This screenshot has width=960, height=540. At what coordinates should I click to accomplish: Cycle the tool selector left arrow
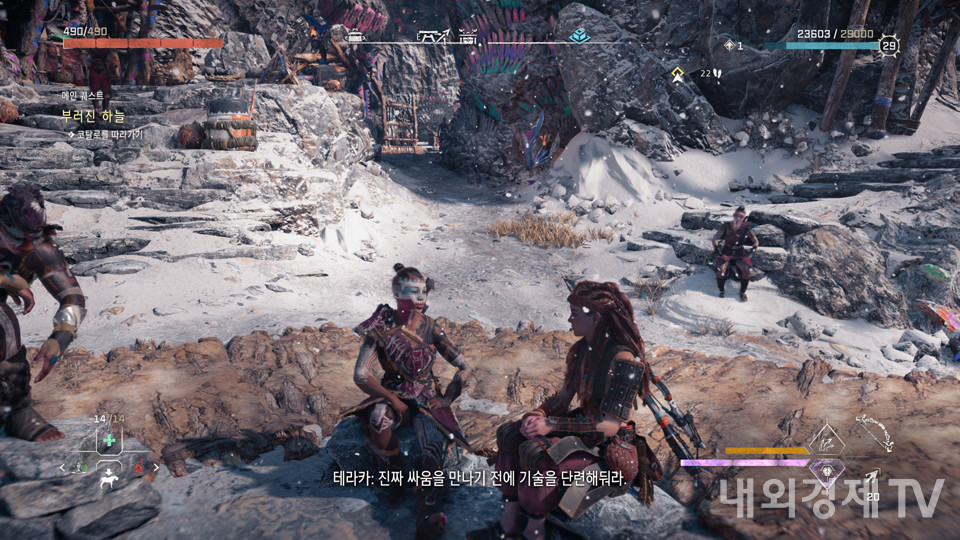tap(62, 467)
